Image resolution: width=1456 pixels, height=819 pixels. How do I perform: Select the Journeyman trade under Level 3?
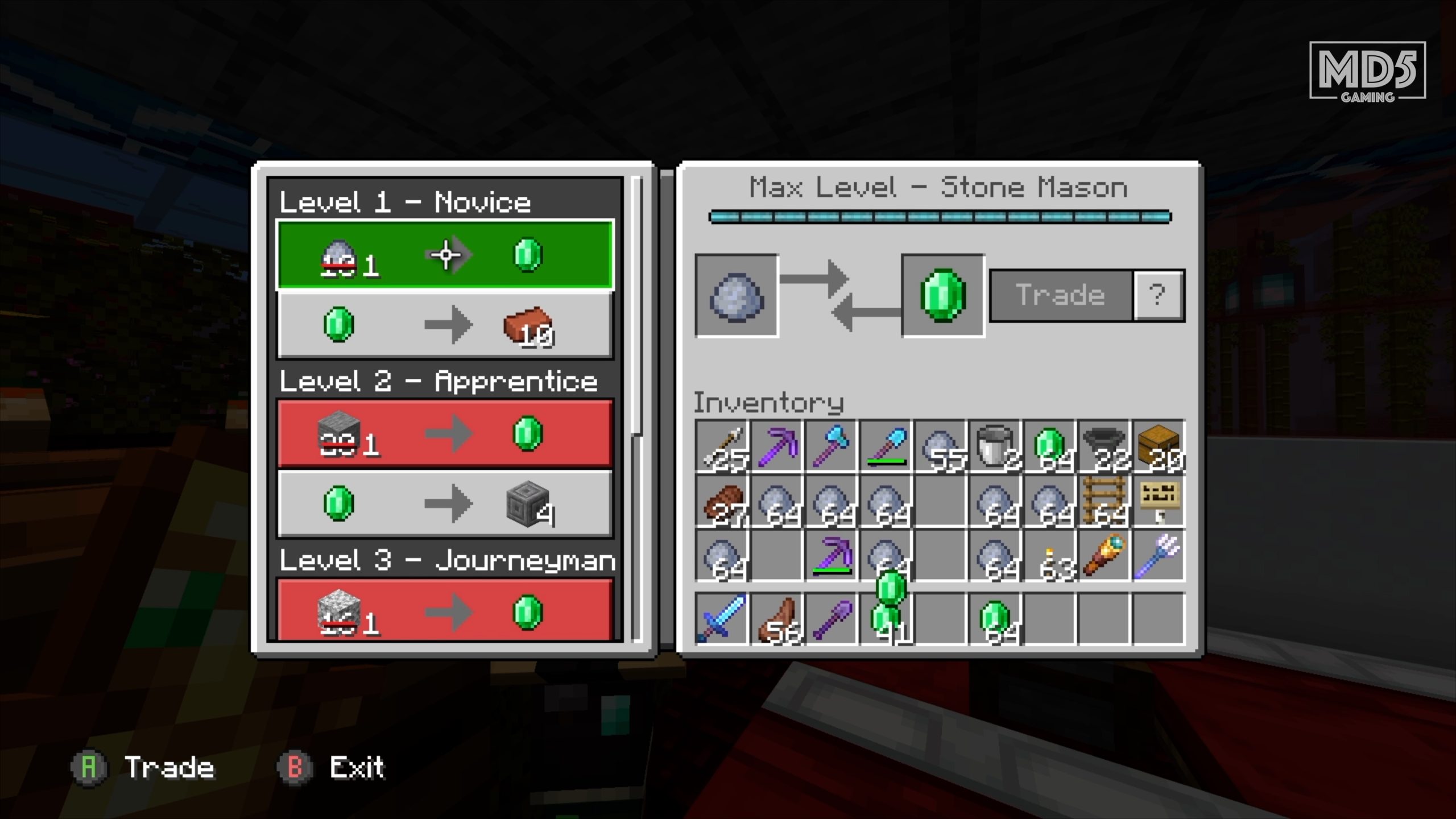click(445, 611)
